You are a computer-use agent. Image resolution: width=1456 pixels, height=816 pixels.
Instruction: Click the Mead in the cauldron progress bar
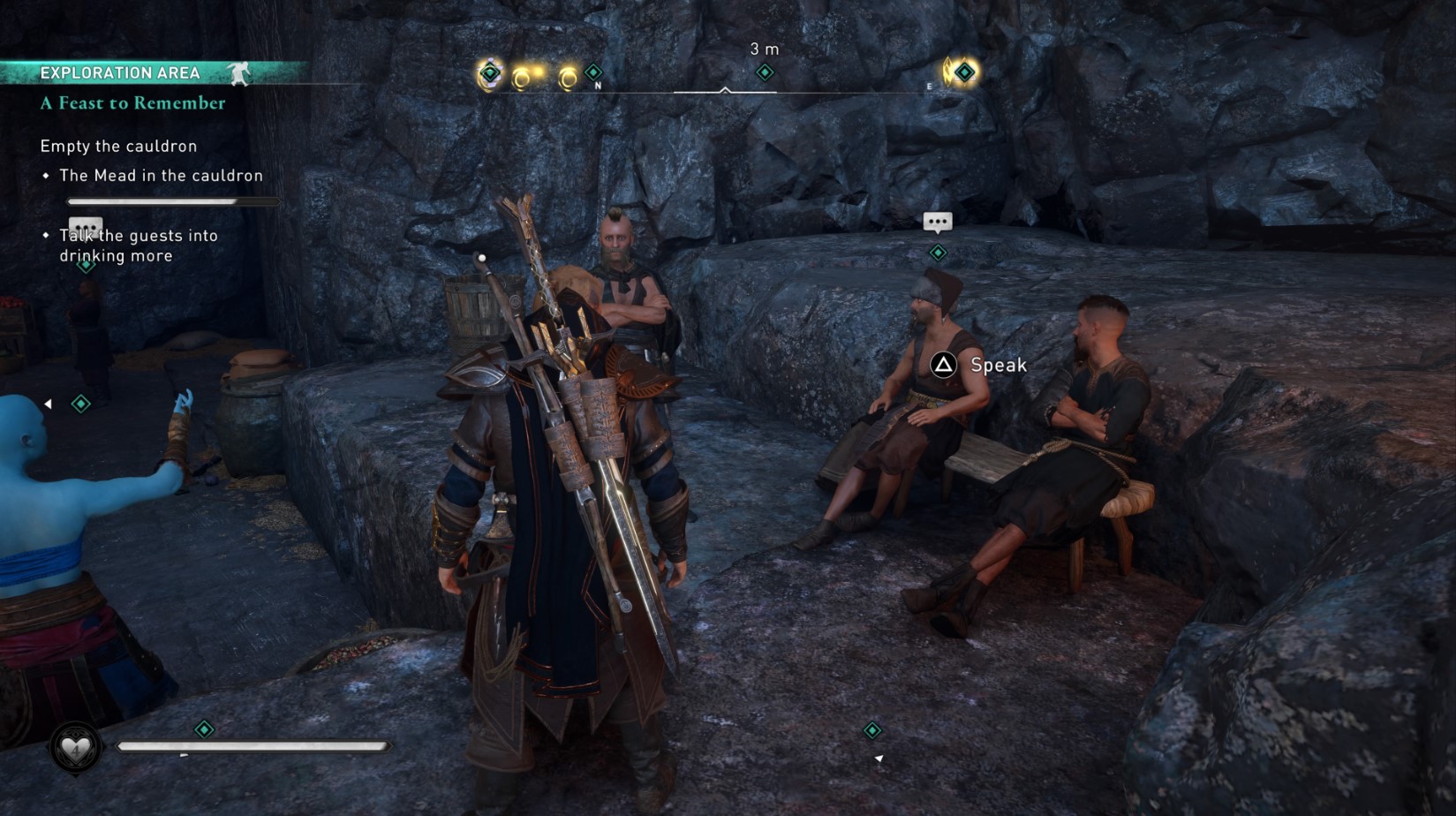(x=174, y=201)
